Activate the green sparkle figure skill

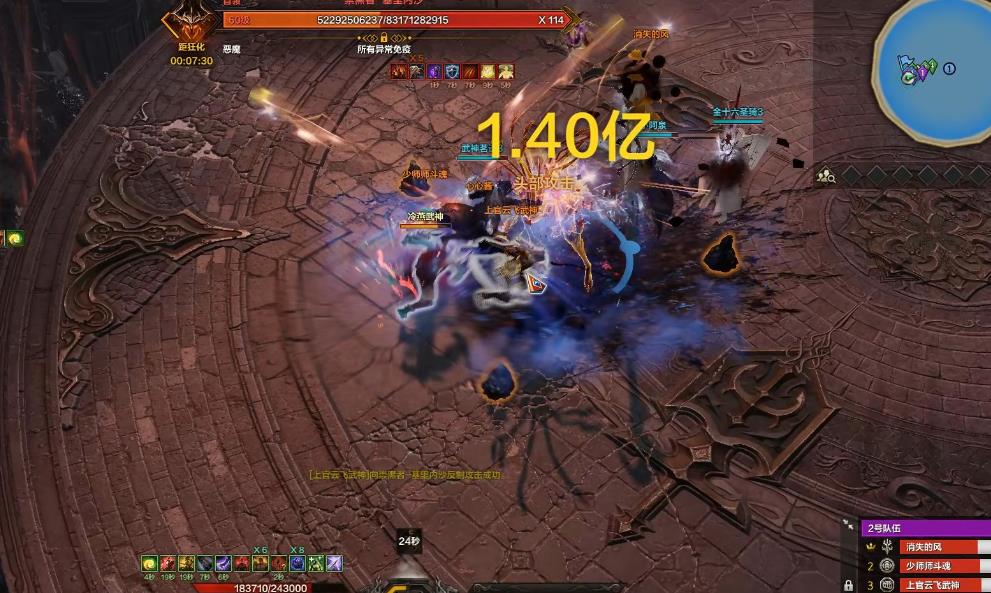point(315,564)
